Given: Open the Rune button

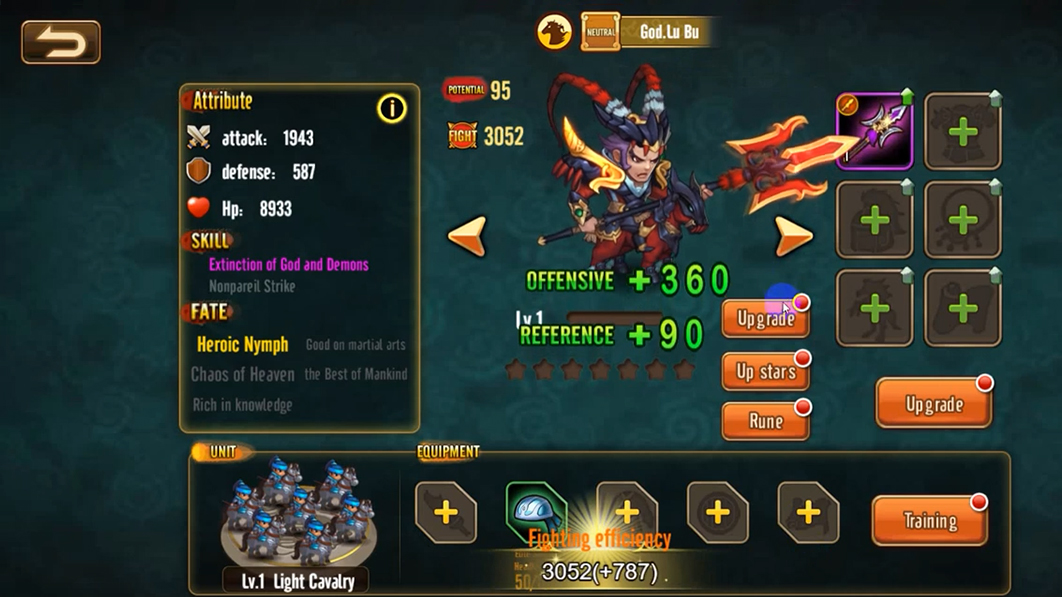Looking at the screenshot, I should [765, 421].
